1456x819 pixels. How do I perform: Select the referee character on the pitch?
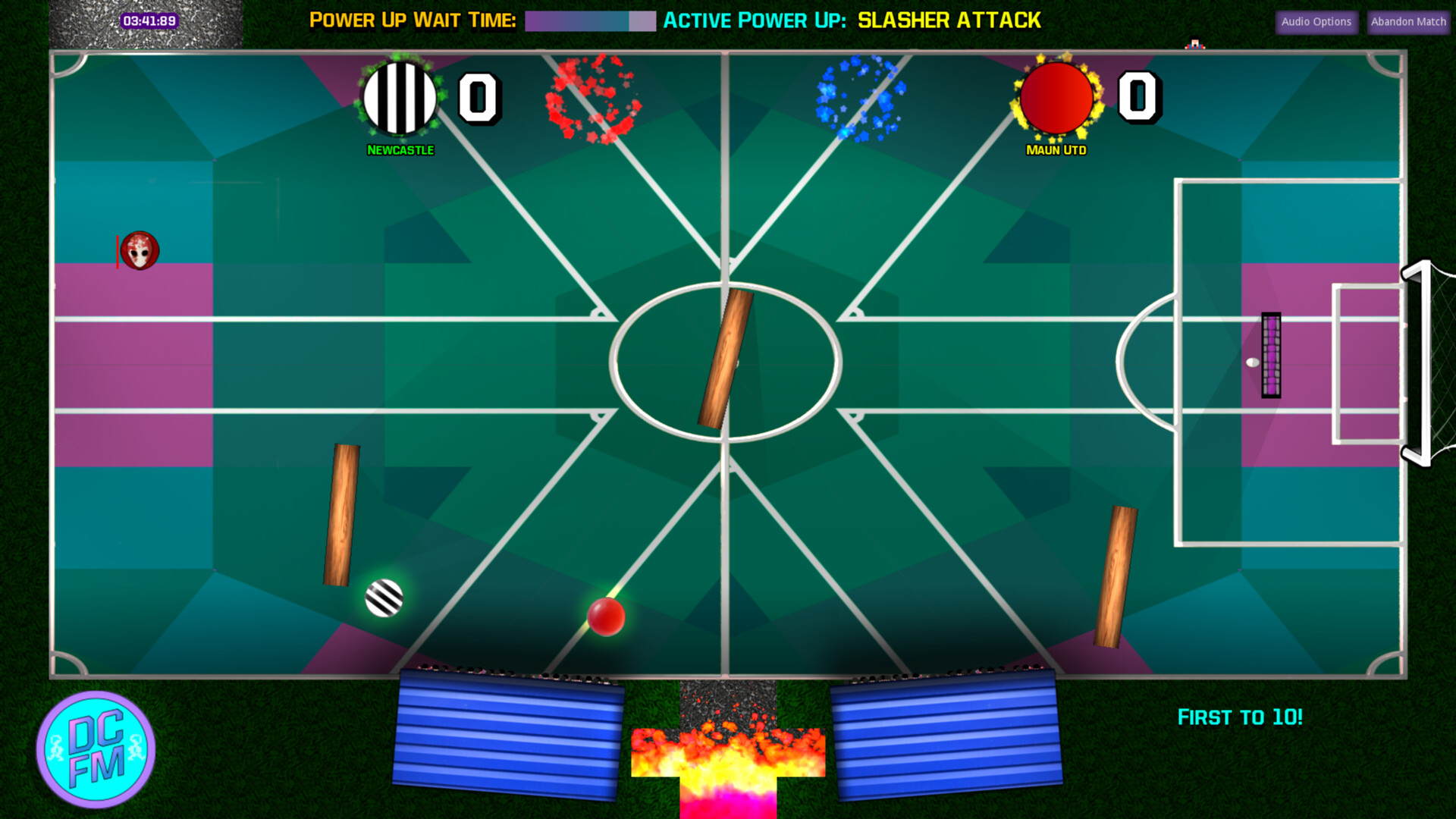pos(140,251)
